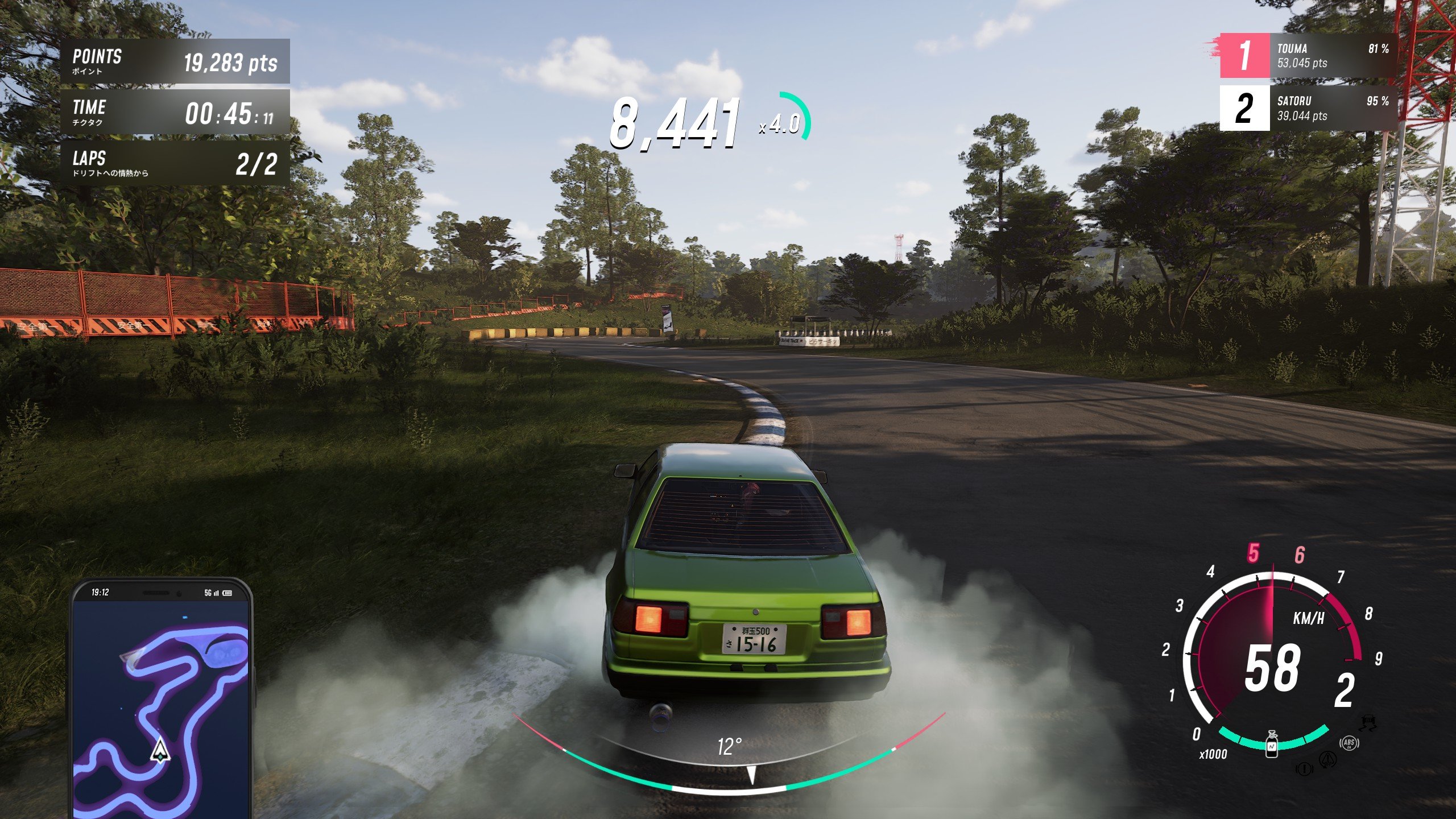Select Touma's first-place leaderboard row
Screen dimensions: 1456x819
pos(1308,56)
